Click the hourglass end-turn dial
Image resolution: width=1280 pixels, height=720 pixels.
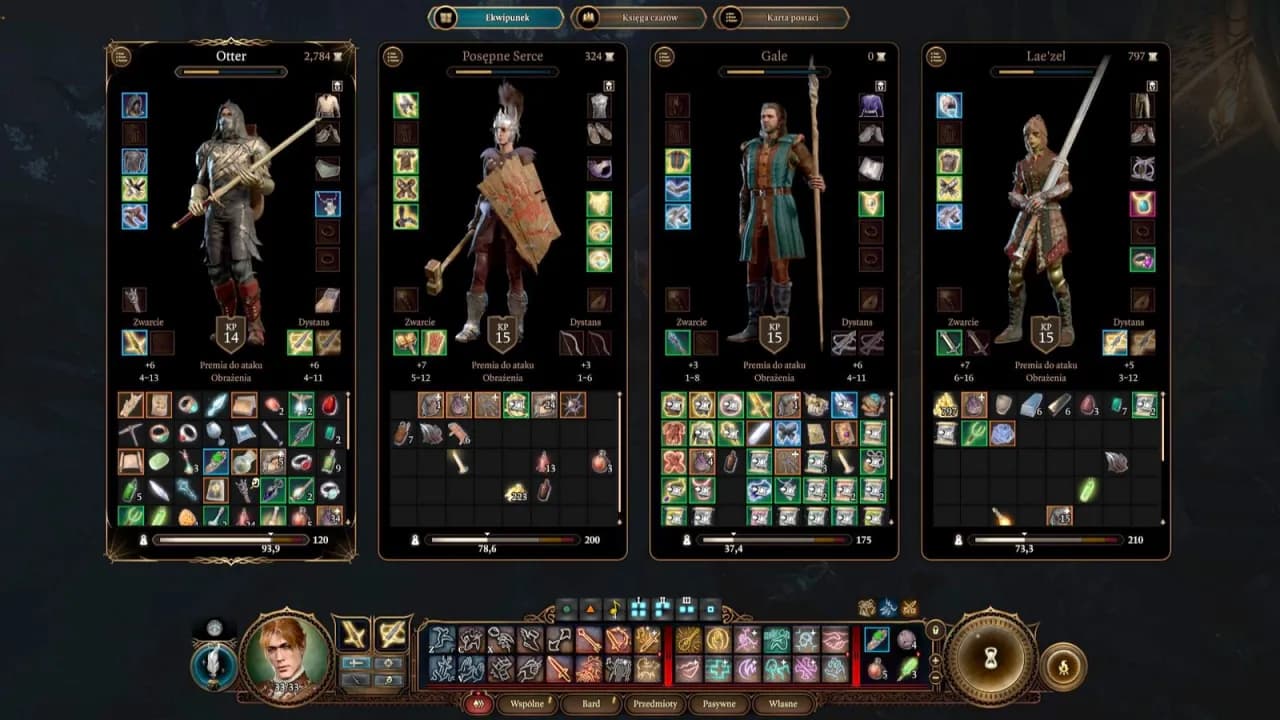tap(993, 657)
